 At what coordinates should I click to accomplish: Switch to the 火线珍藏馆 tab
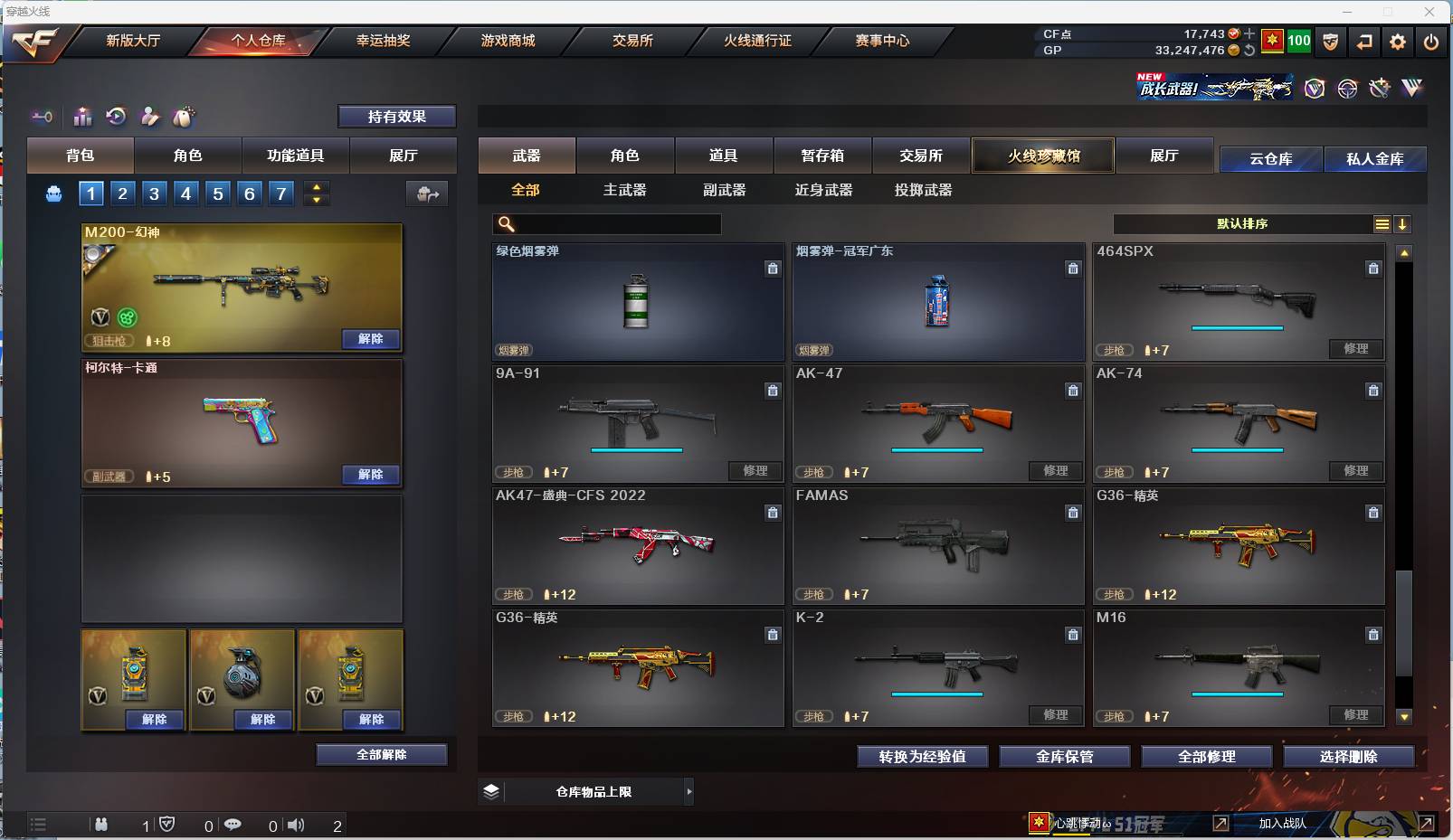(1043, 156)
